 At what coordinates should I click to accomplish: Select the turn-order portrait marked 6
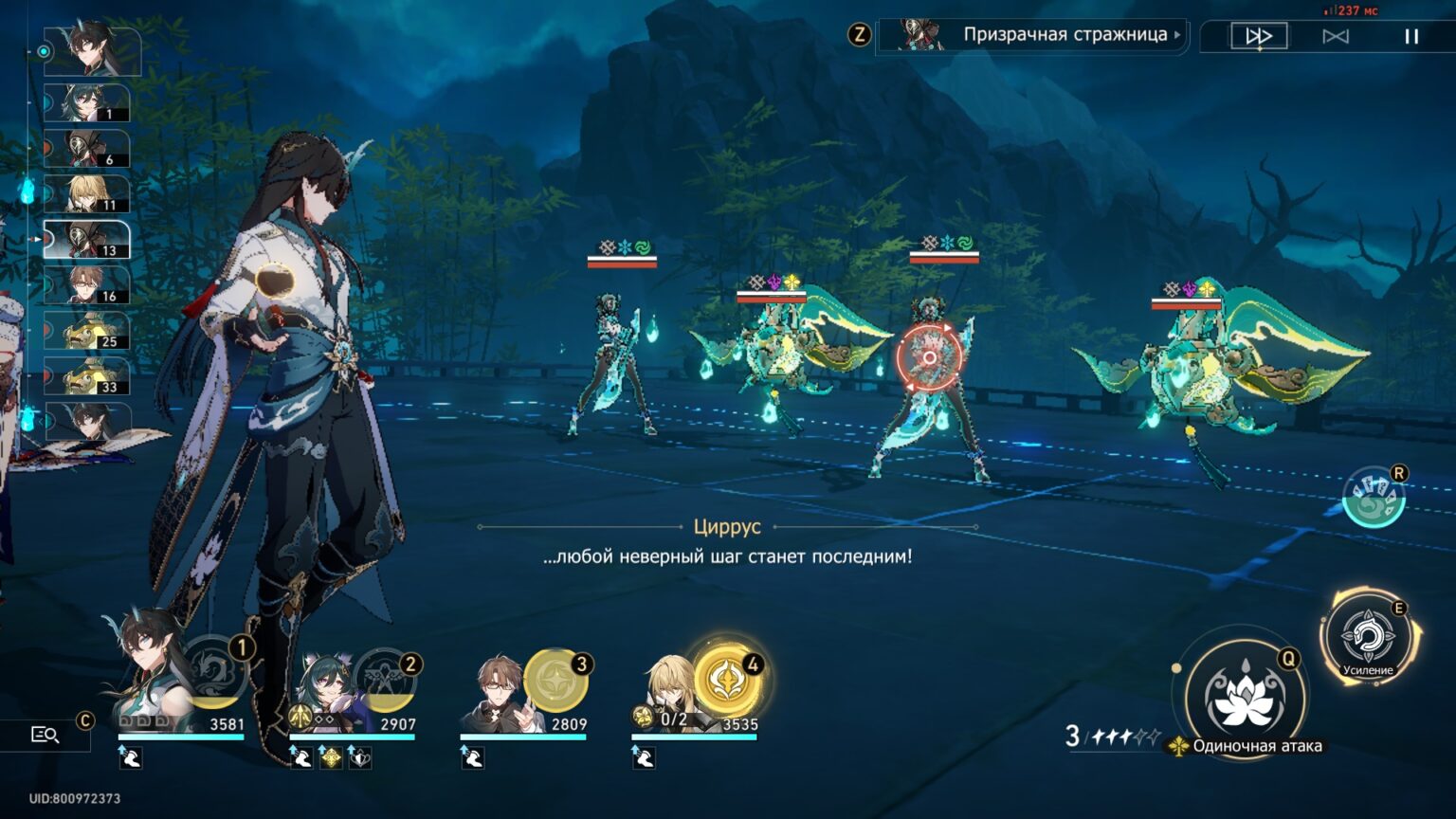pos(87,149)
